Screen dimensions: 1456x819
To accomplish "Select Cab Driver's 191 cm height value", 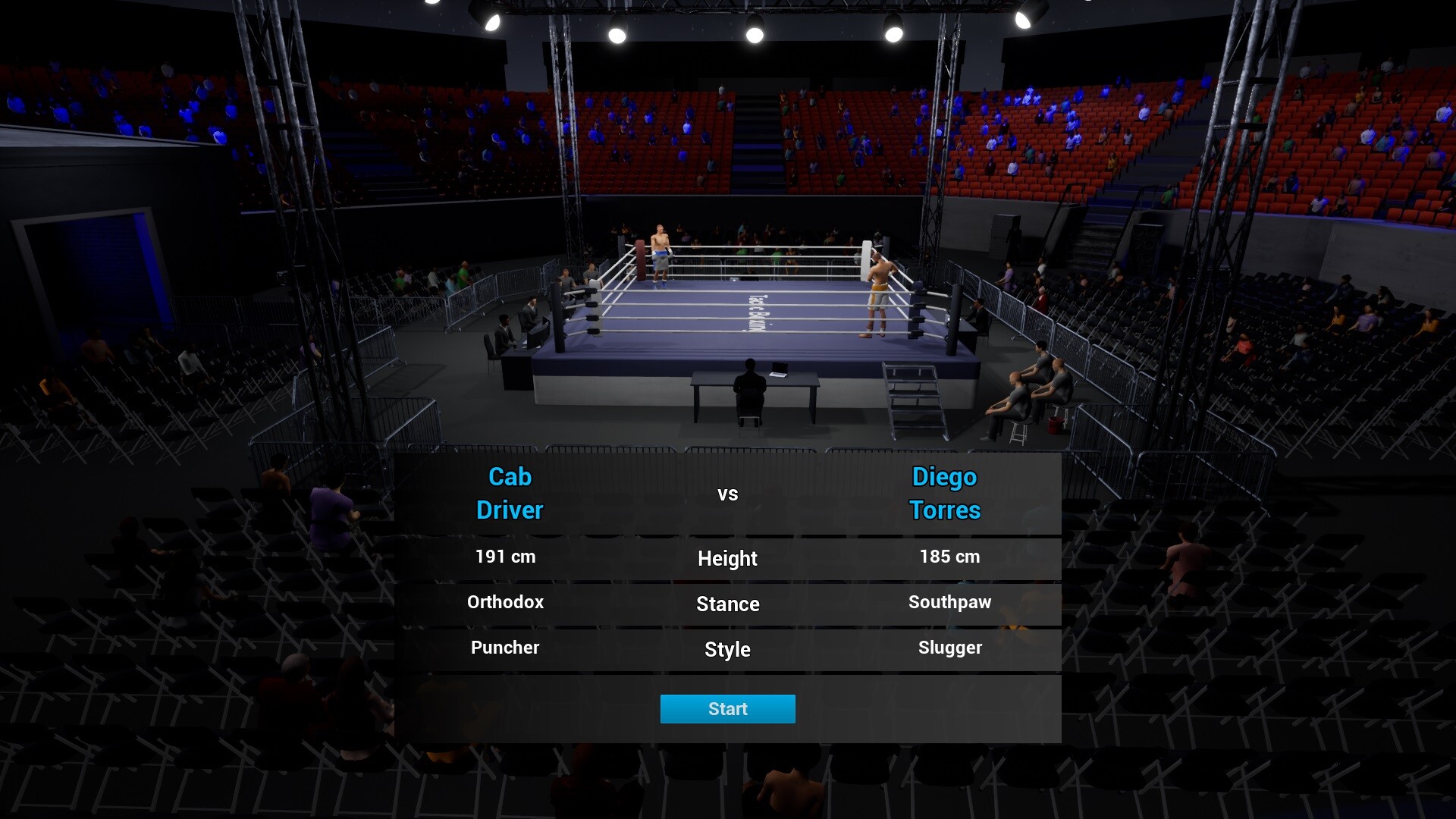I will click(x=505, y=556).
